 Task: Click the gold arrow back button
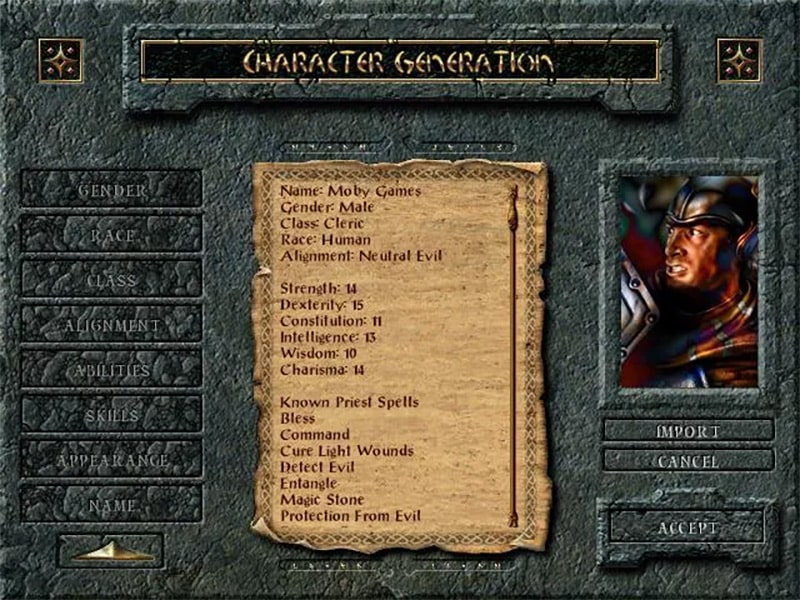[110, 551]
